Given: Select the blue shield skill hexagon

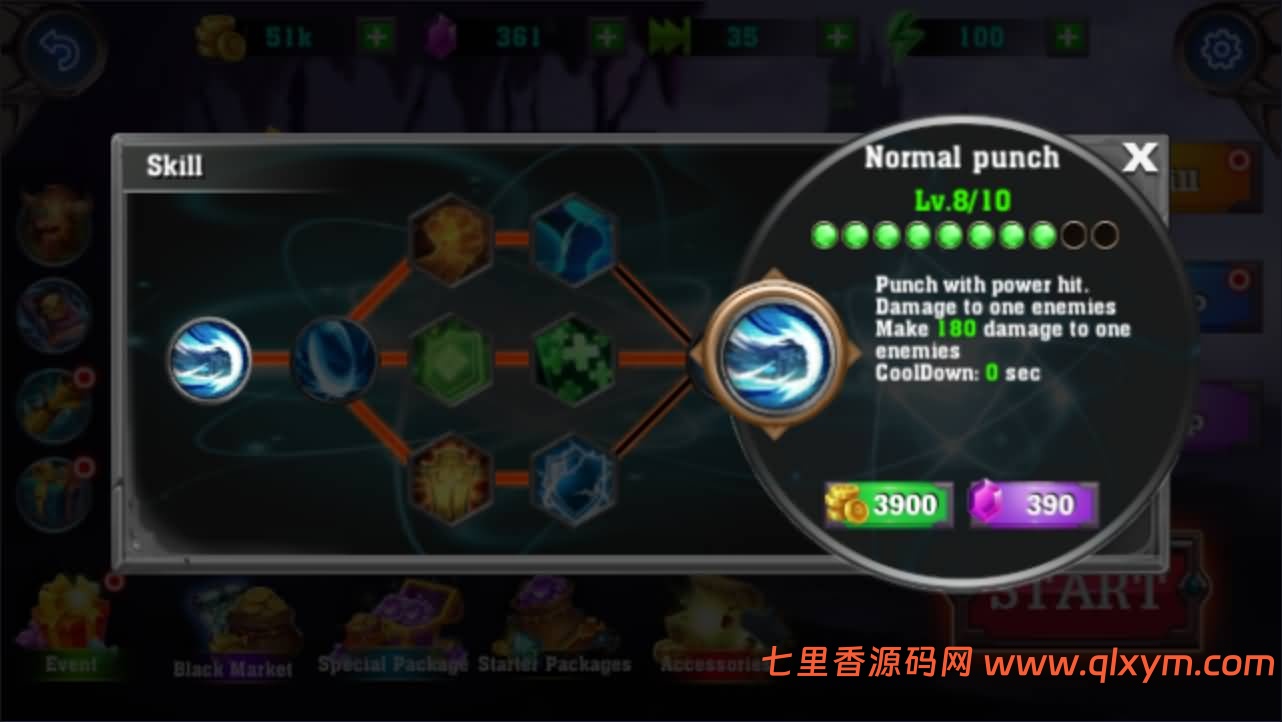Looking at the screenshot, I should tap(572, 480).
